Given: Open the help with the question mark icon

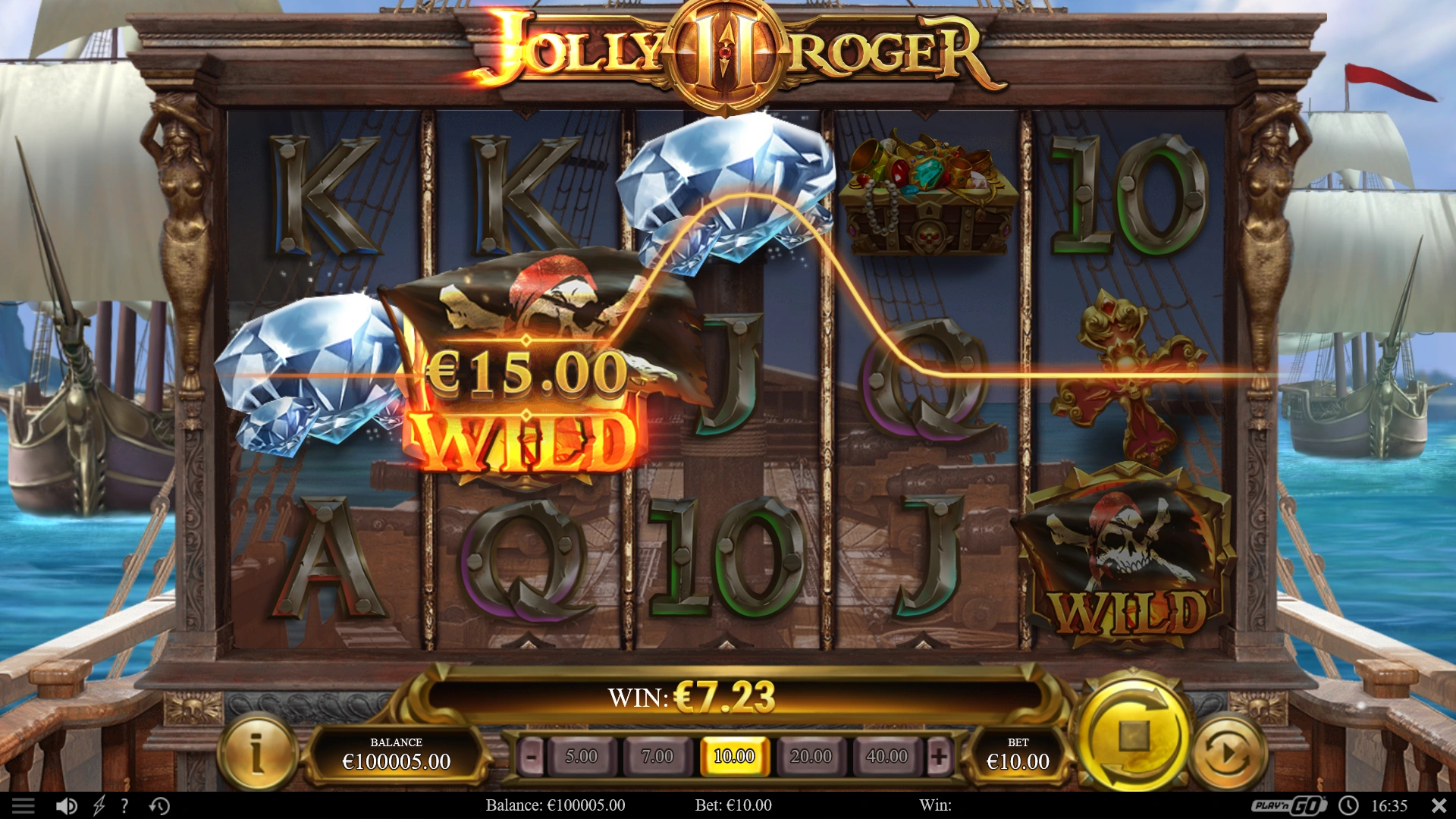Looking at the screenshot, I should point(124,805).
